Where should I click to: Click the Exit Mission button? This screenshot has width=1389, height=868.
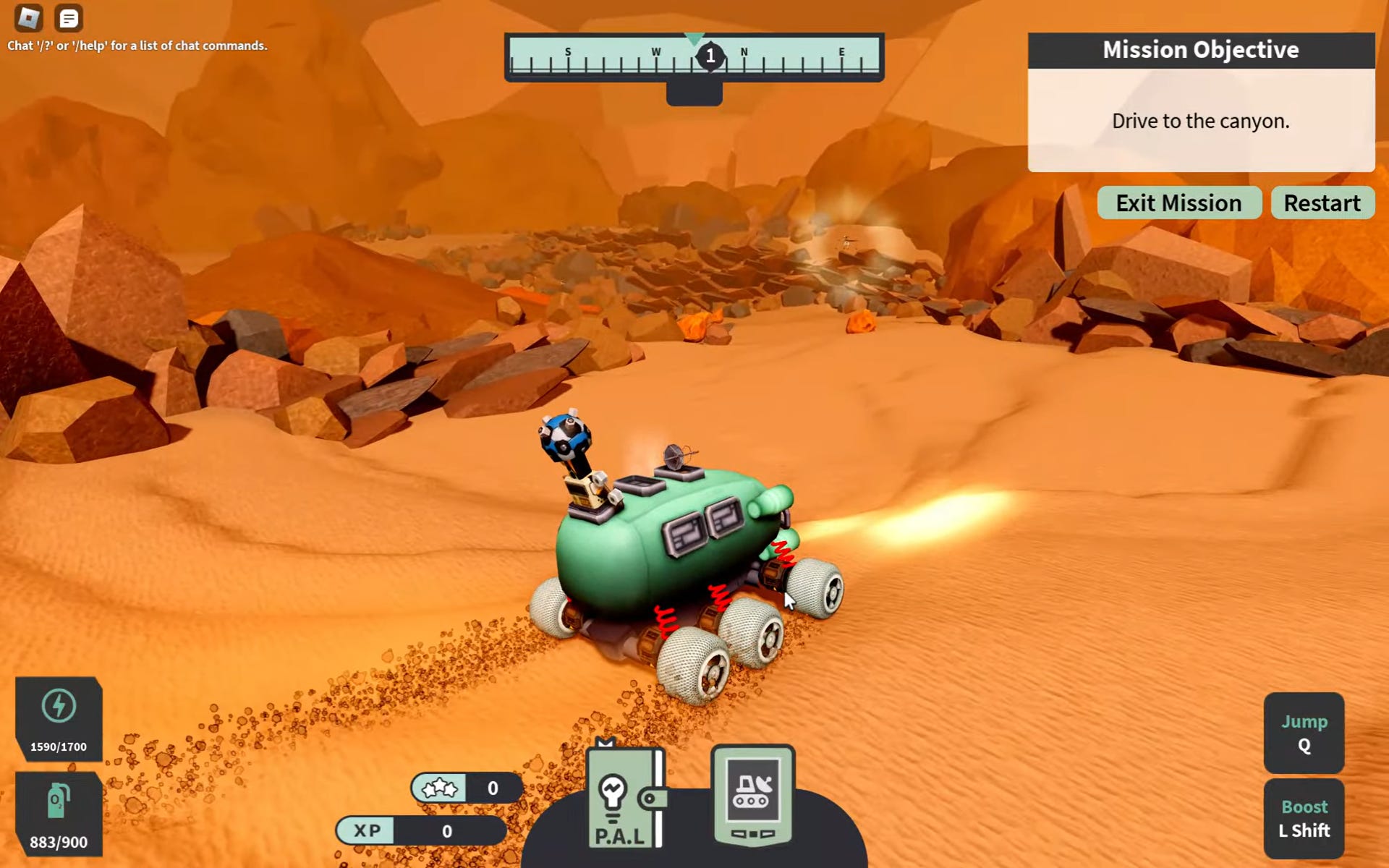pyautogui.click(x=1178, y=203)
